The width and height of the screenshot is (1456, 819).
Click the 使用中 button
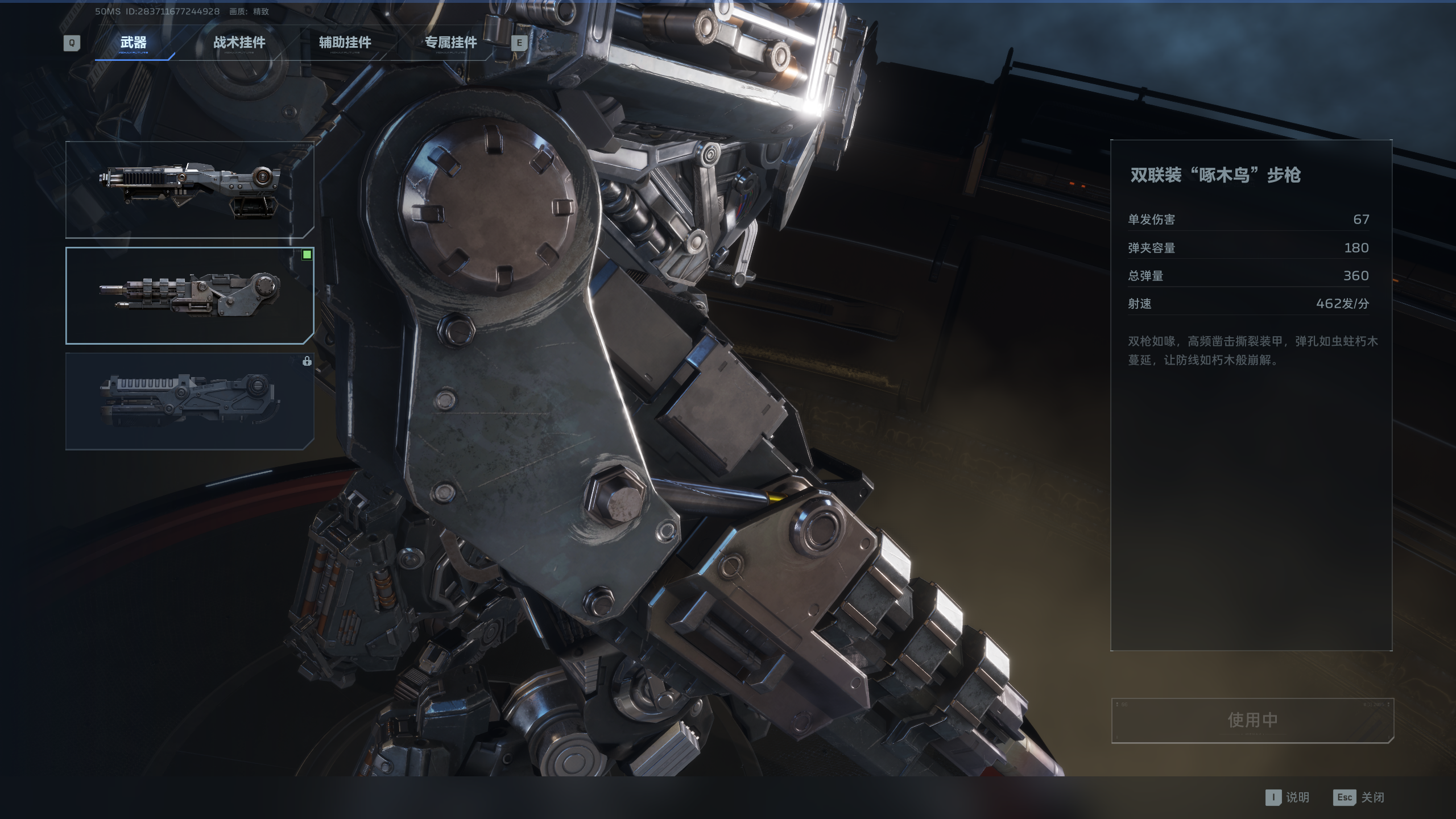[1252, 720]
